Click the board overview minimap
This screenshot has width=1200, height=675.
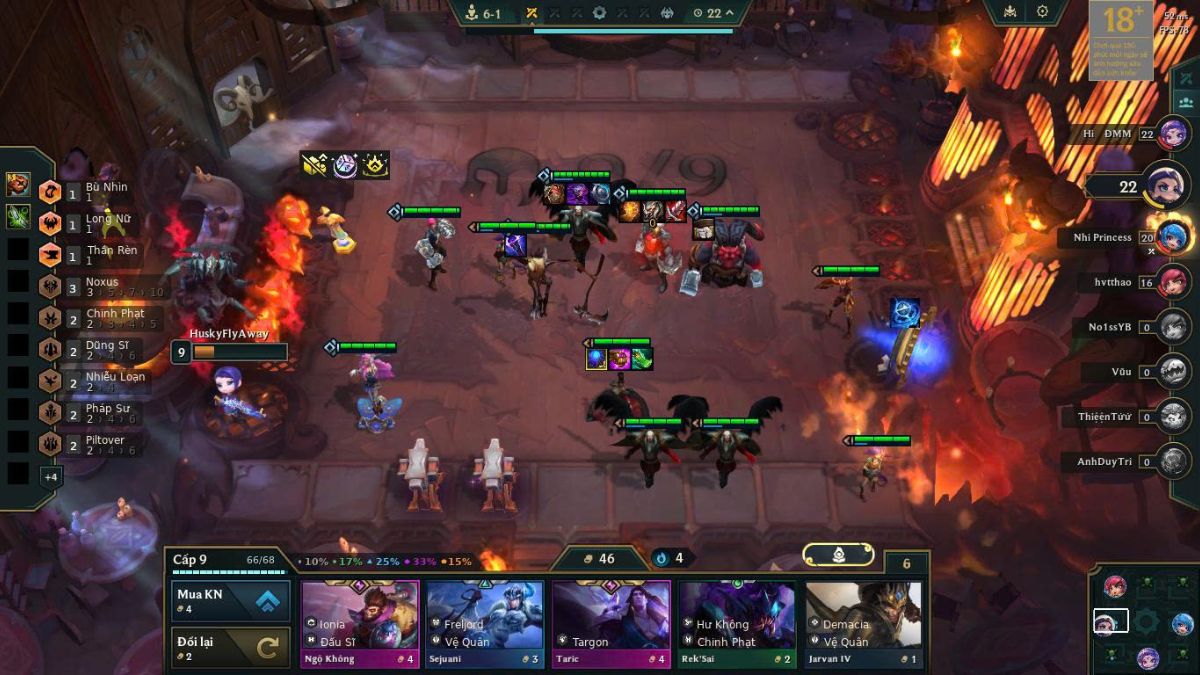1145,621
